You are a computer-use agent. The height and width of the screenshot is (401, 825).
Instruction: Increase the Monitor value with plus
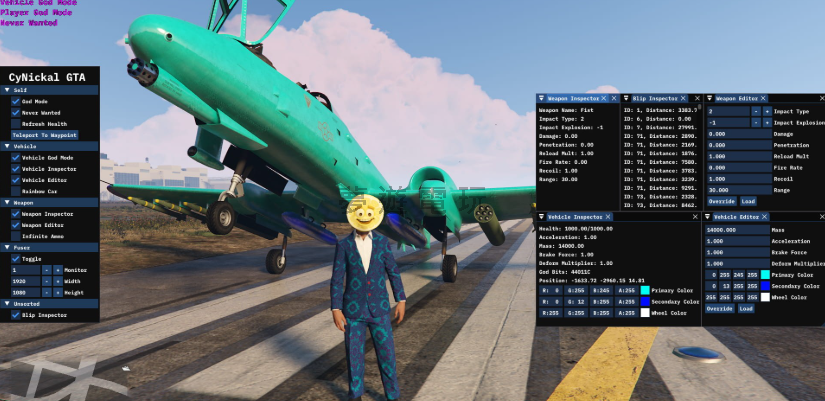(58, 270)
